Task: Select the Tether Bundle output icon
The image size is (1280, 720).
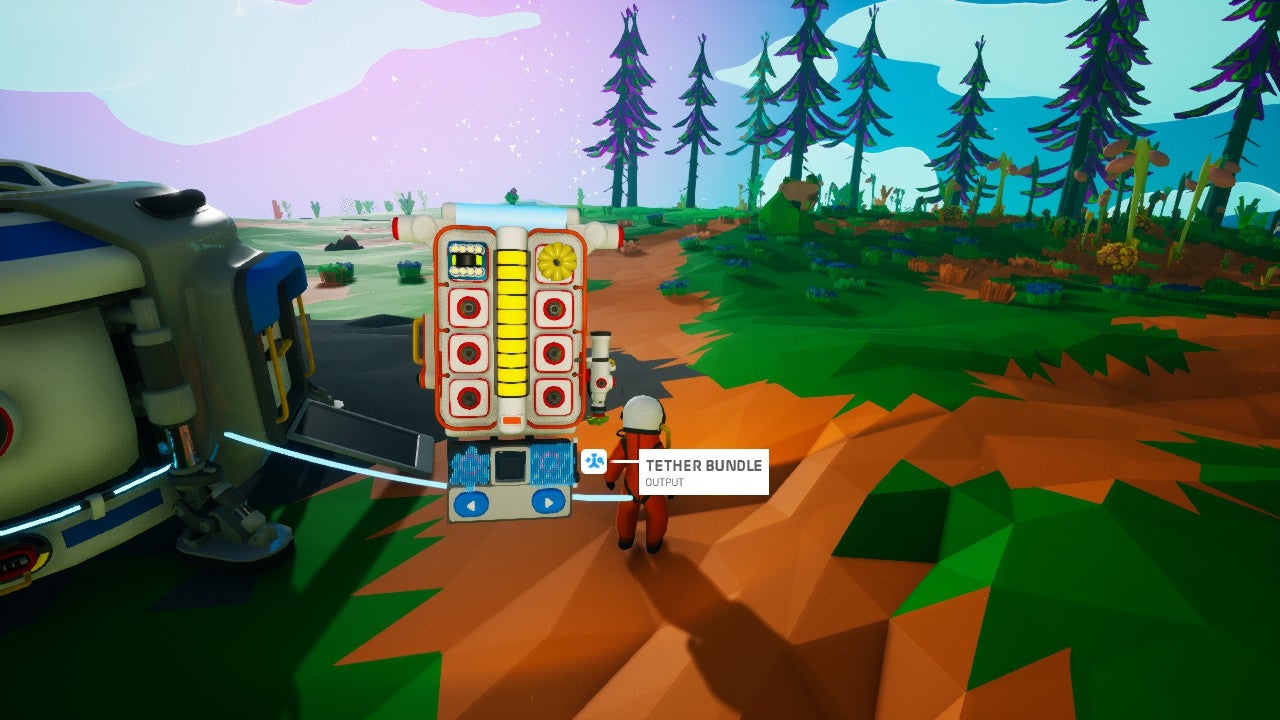Action: point(594,462)
